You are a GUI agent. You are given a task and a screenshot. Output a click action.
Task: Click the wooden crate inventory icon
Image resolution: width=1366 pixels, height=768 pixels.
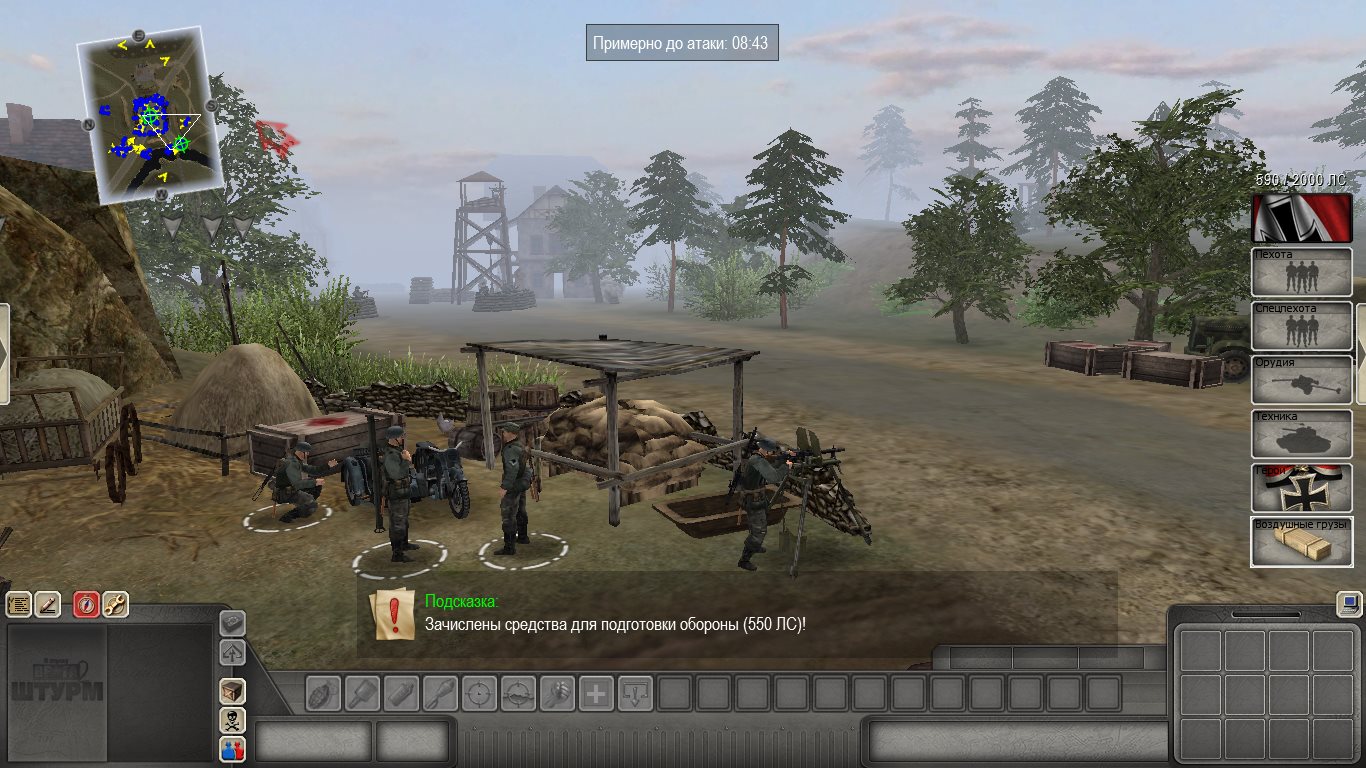coord(232,690)
